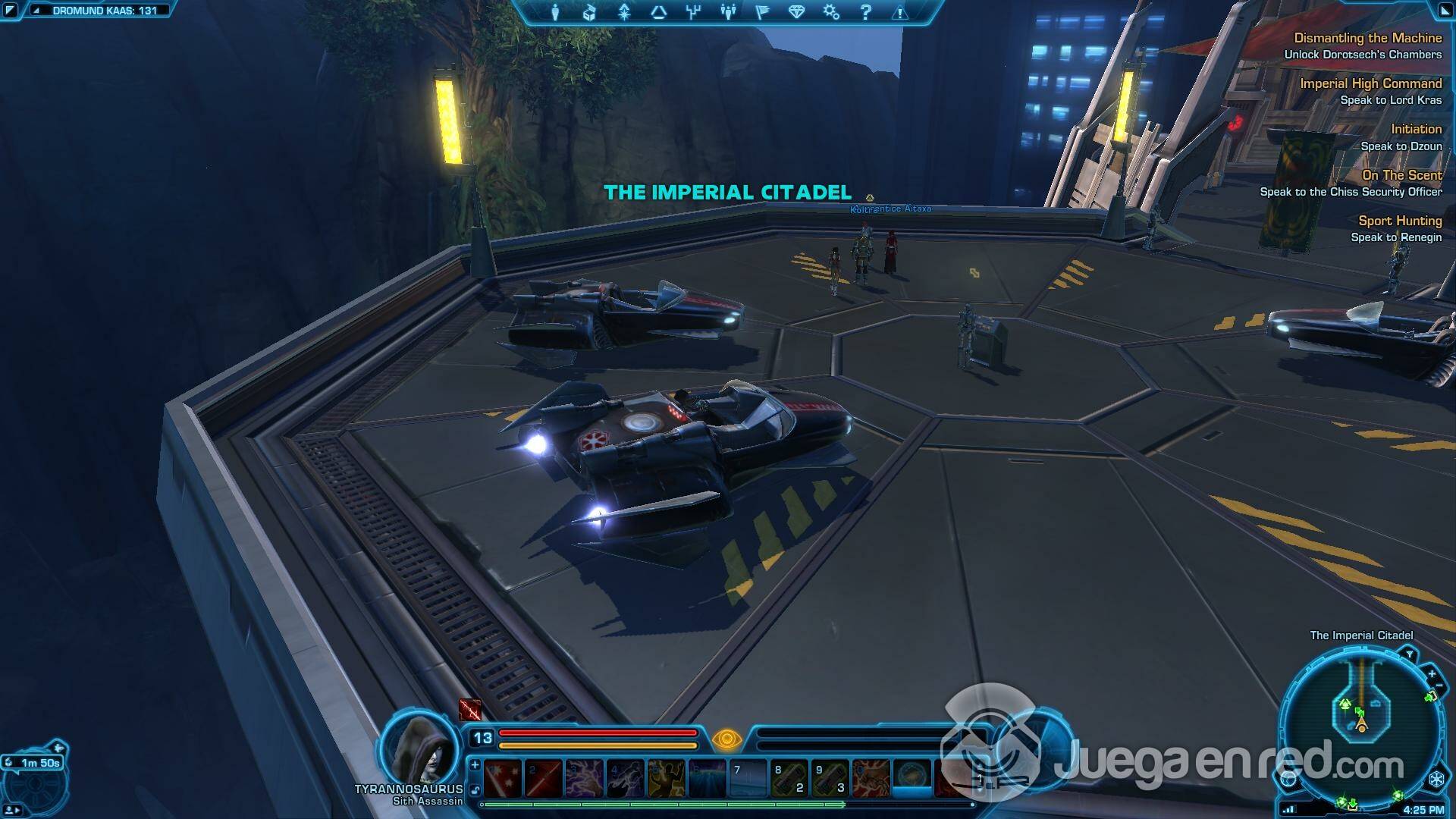The image size is (1456, 819).
Task: Open the help question mark icon
Action: 865,12
